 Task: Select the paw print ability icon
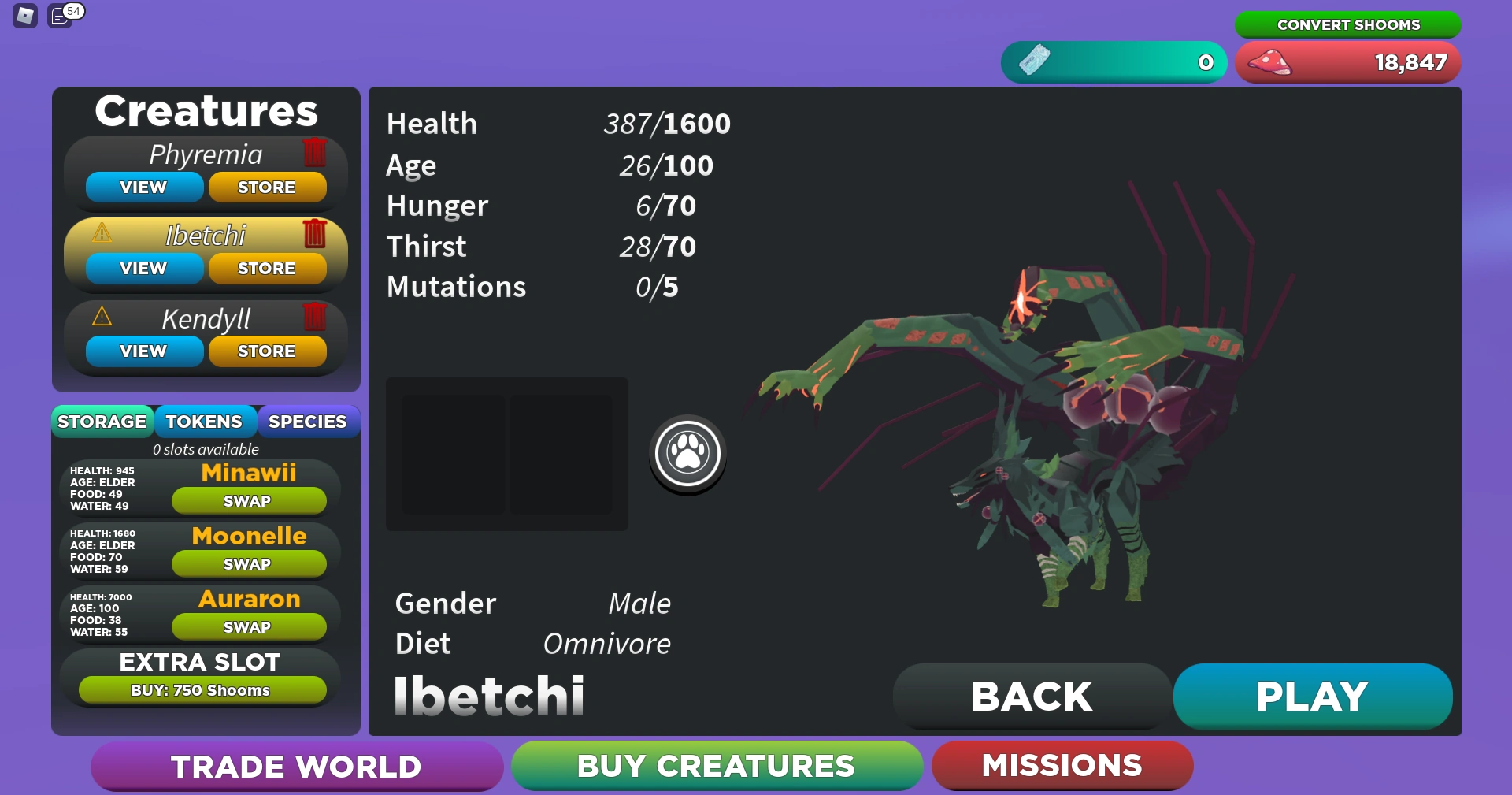click(x=687, y=454)
